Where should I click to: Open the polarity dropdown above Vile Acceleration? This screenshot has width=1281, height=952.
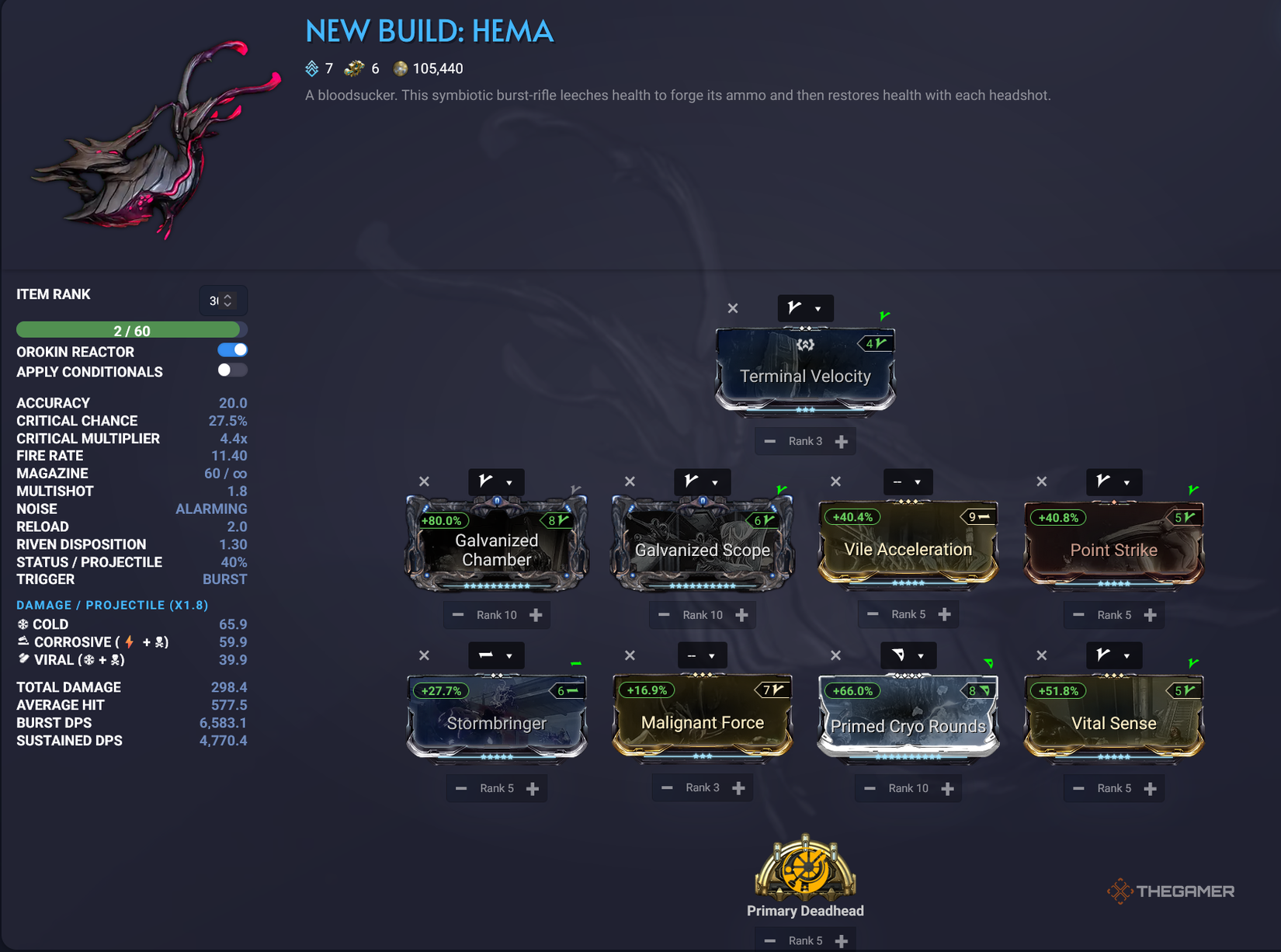[x=908, y=481]
